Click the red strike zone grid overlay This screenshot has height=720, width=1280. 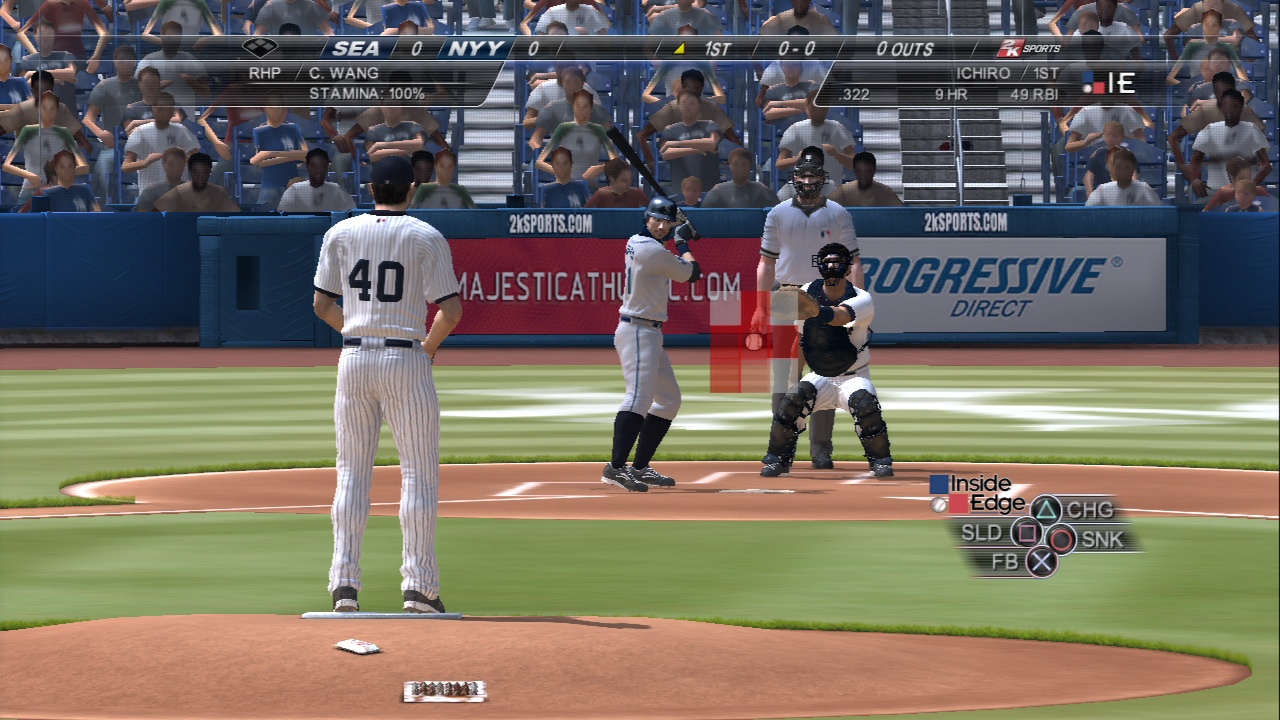tap(741, 342)
